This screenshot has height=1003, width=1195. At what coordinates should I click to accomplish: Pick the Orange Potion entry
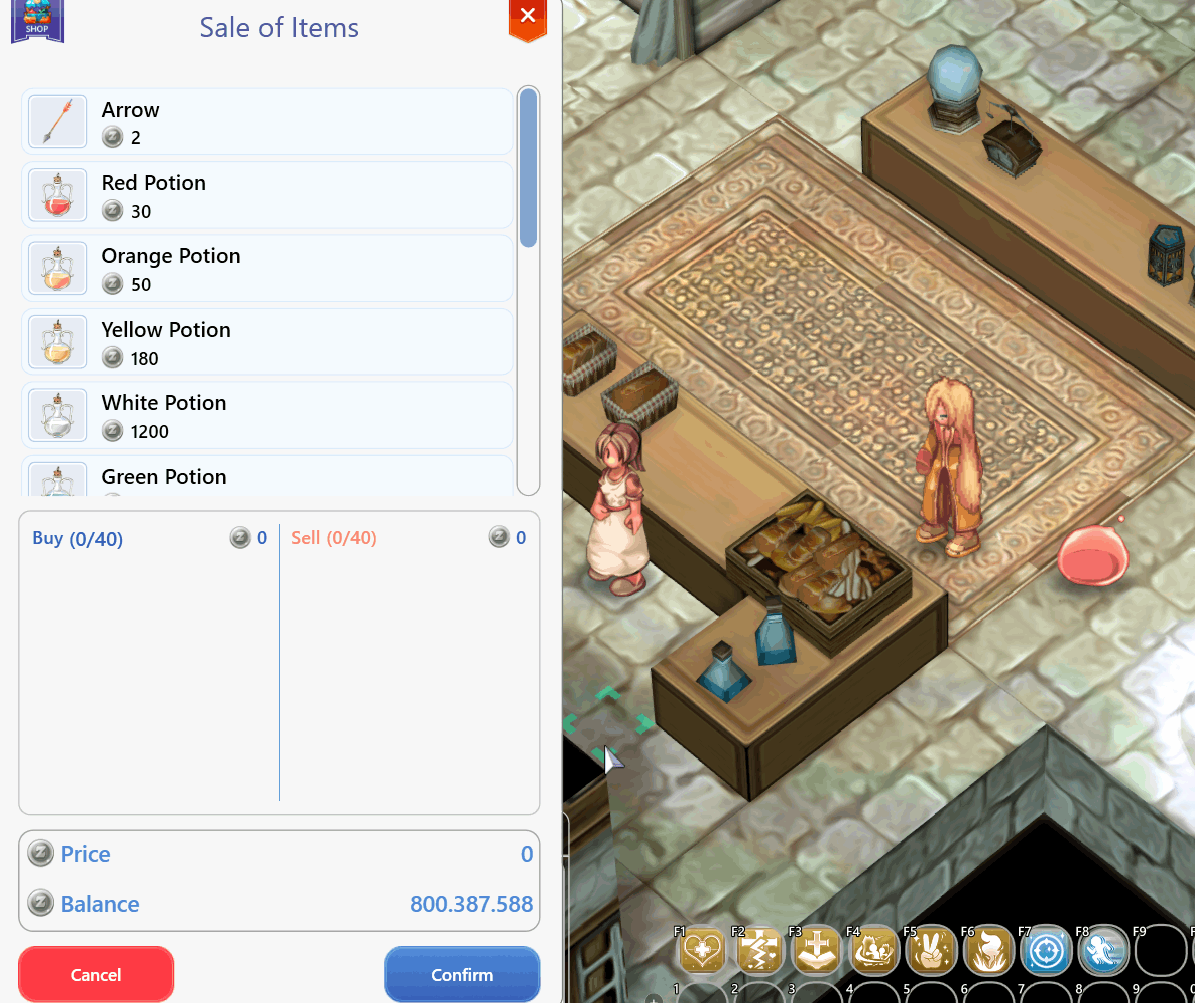[x=267, y=269]
